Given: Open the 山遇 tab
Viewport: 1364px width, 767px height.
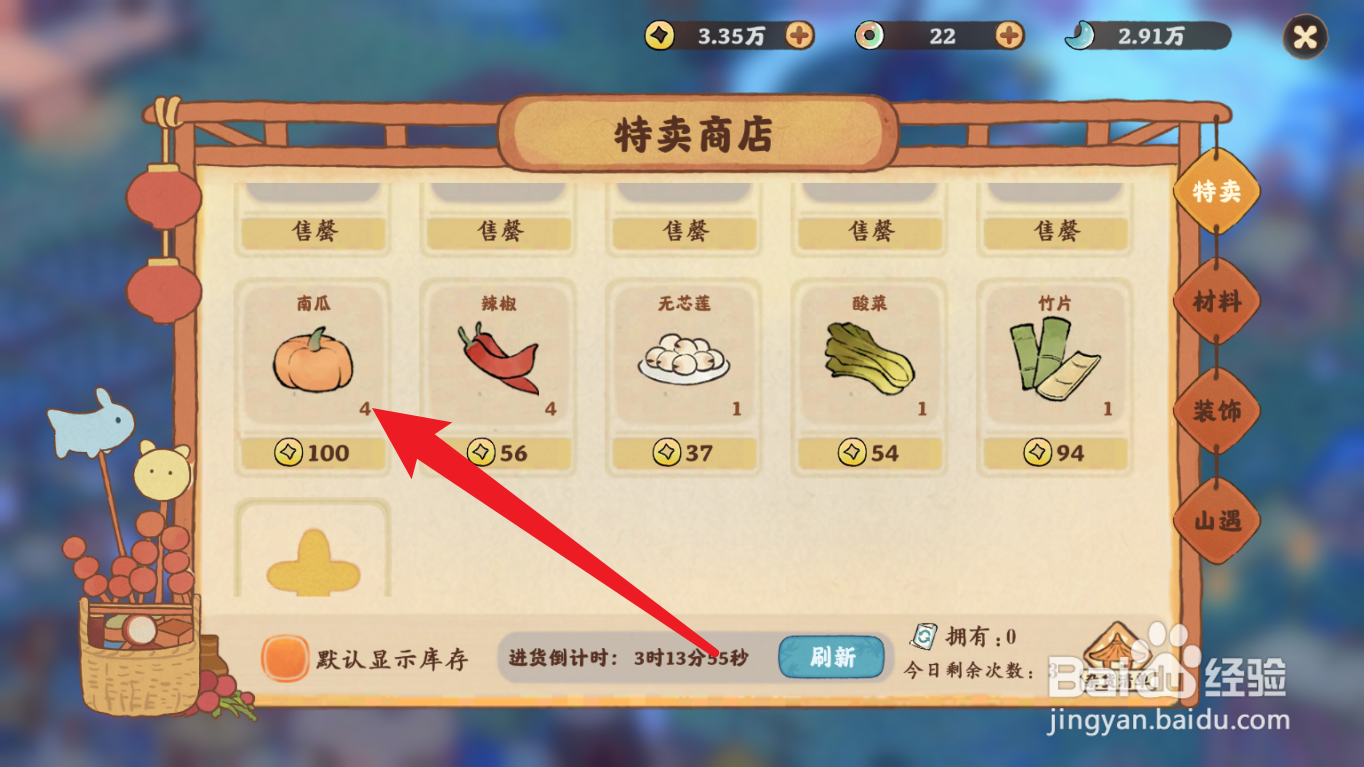Looking at the screenshot, I should pyautogui.click(x=1218, y=520).
